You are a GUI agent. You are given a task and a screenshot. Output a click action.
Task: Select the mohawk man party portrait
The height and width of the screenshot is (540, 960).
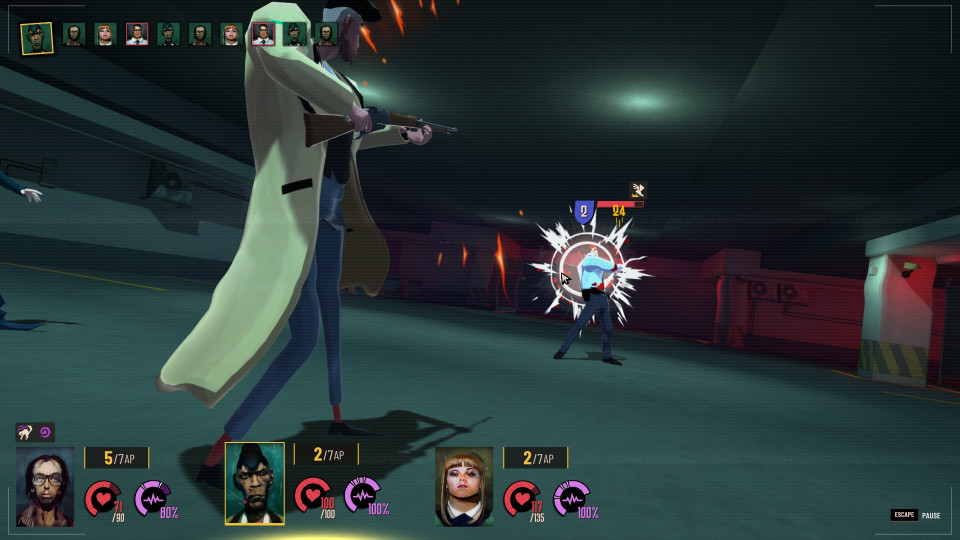click(255, 484)
